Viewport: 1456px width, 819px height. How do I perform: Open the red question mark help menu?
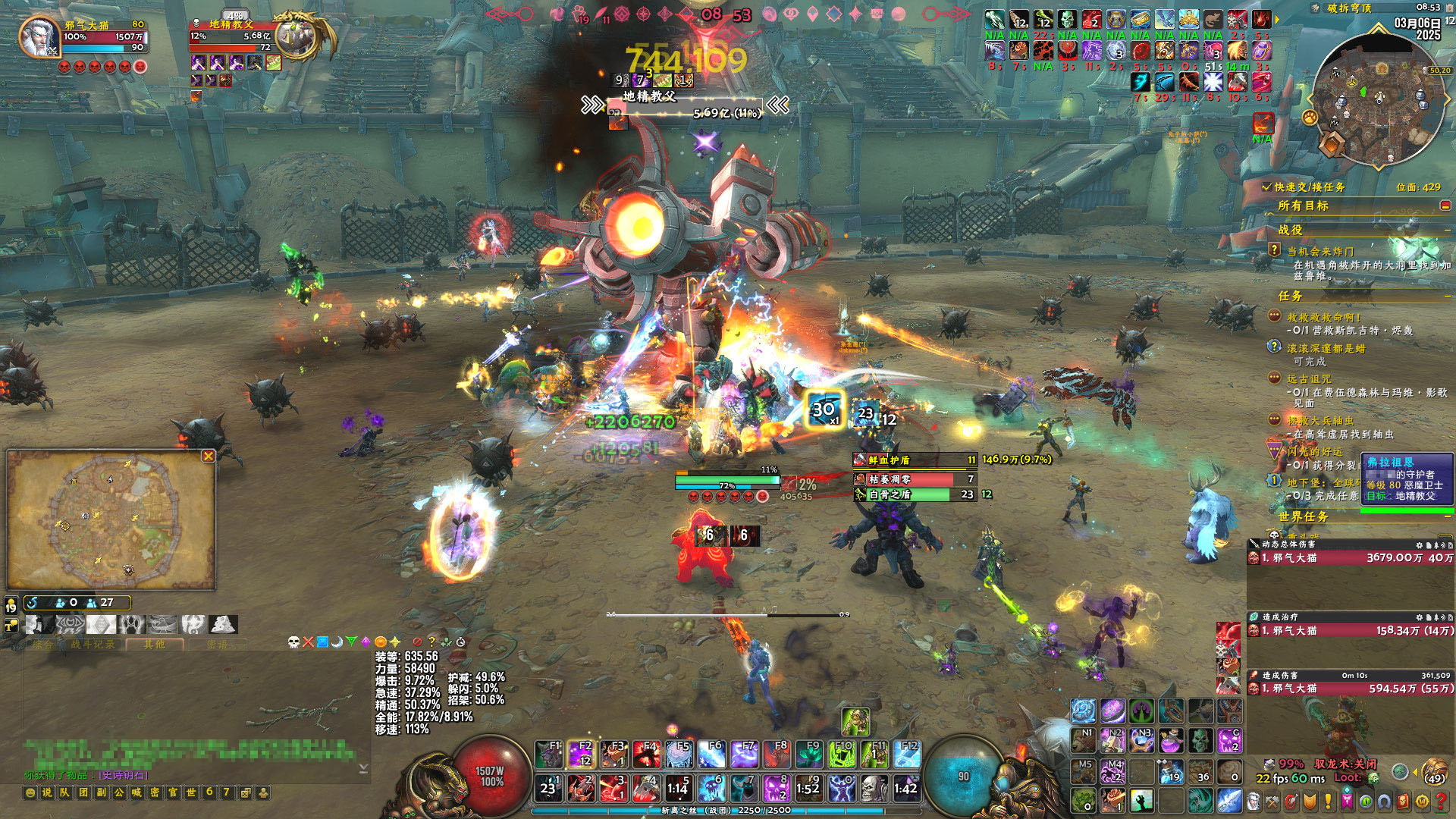point(1441,801)
